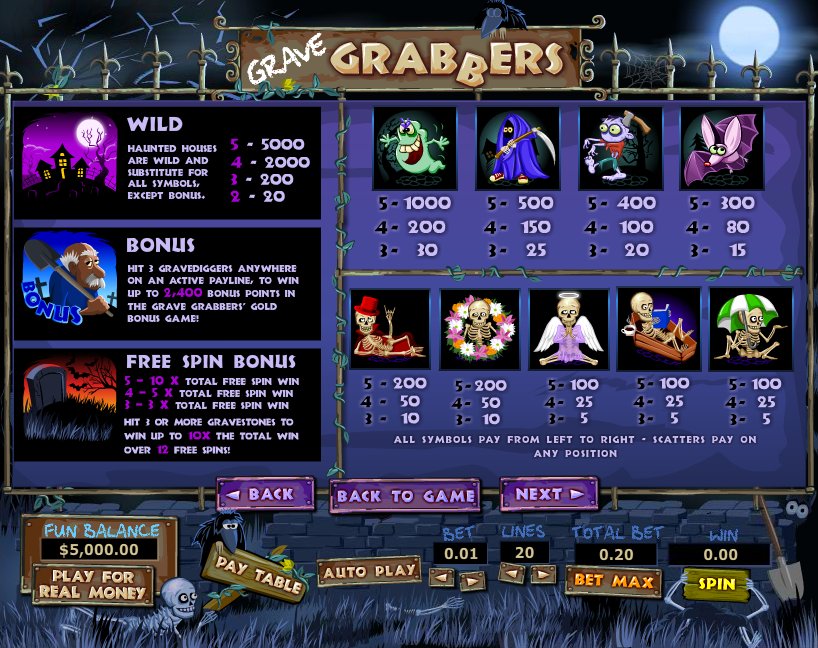Increase the bet amount
This screenshot has width=818, height=648.
tap(472, 577)
